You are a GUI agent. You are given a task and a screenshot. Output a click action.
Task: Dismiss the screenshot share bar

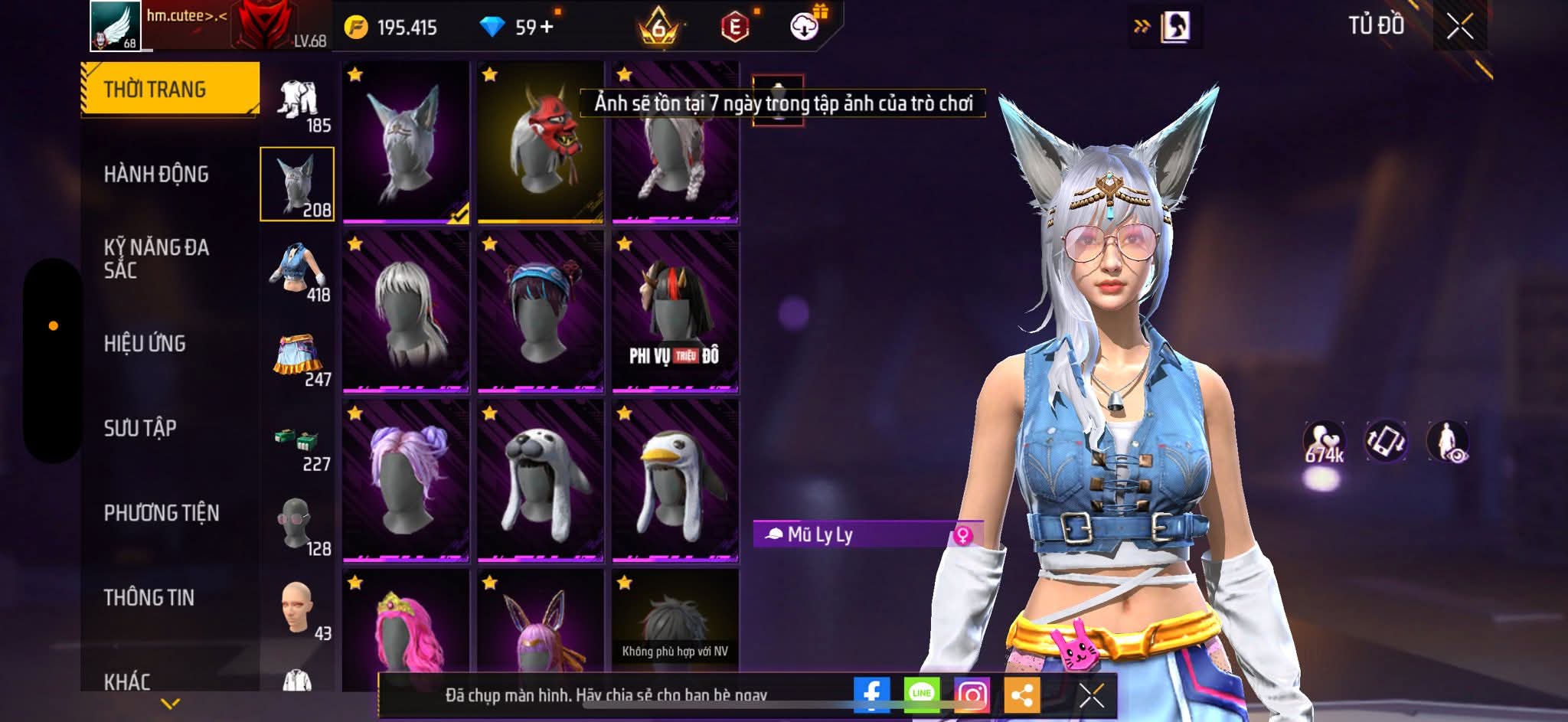(x=1091, y=695)
